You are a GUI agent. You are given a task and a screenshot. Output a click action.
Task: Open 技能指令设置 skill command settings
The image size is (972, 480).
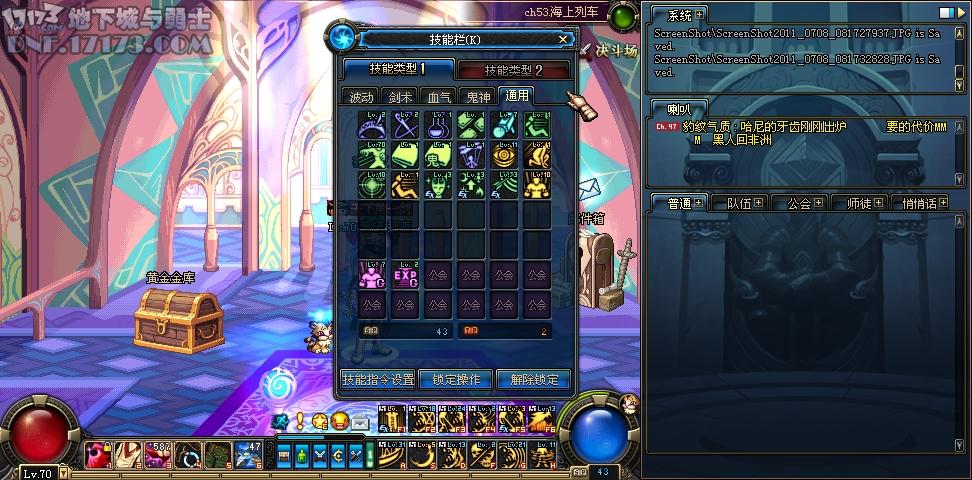click(x=378, y=380)
